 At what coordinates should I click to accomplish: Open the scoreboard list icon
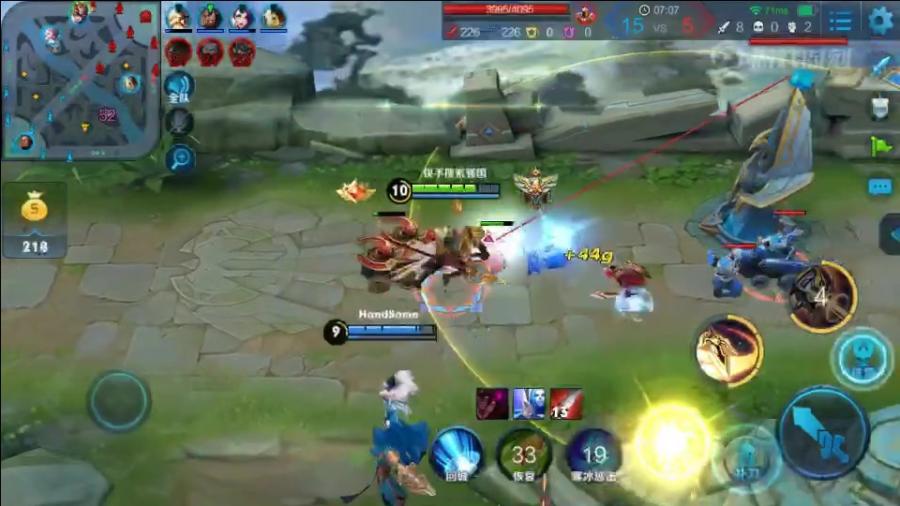click(841, 20)
